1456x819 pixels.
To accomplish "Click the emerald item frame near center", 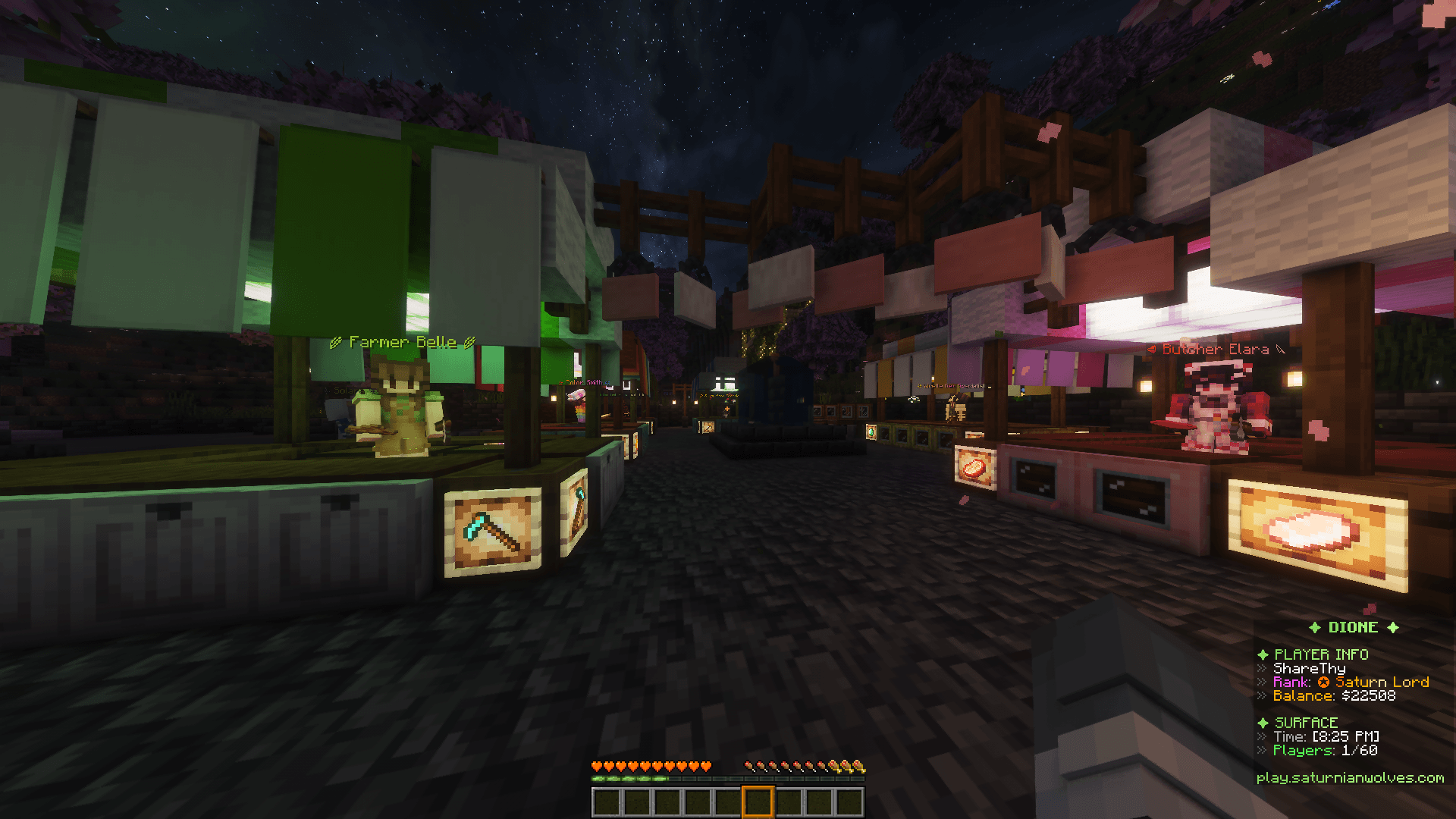I will point(871,432).
